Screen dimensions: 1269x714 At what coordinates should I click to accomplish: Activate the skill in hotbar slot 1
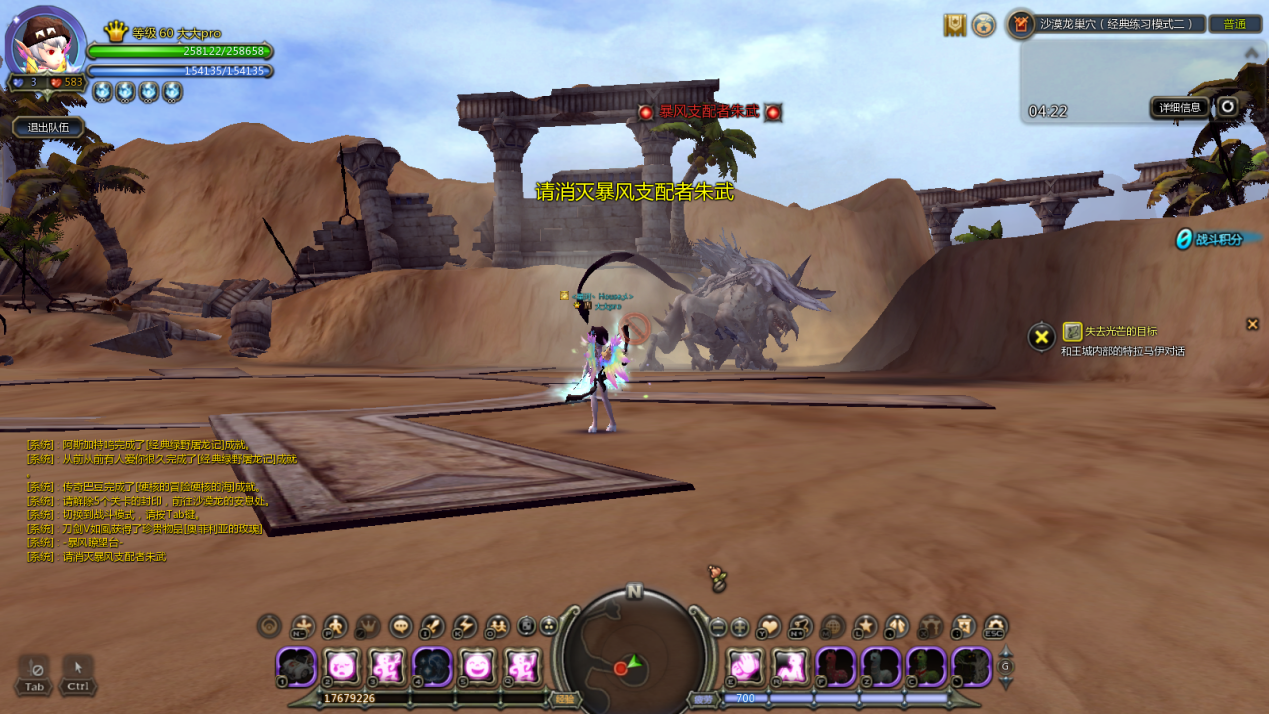tap(296, 666)
